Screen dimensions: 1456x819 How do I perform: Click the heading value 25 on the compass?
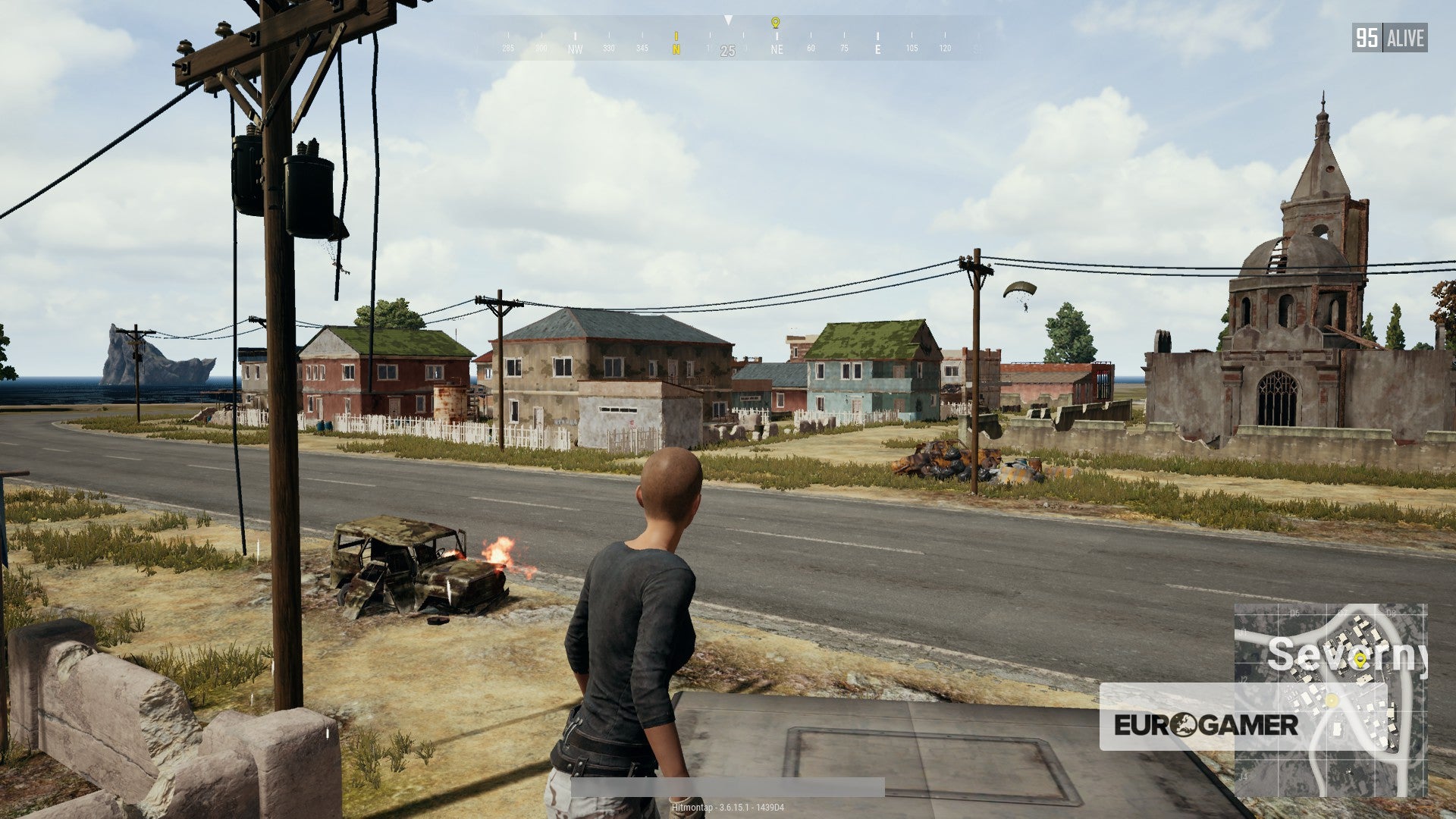pos(727,49)
